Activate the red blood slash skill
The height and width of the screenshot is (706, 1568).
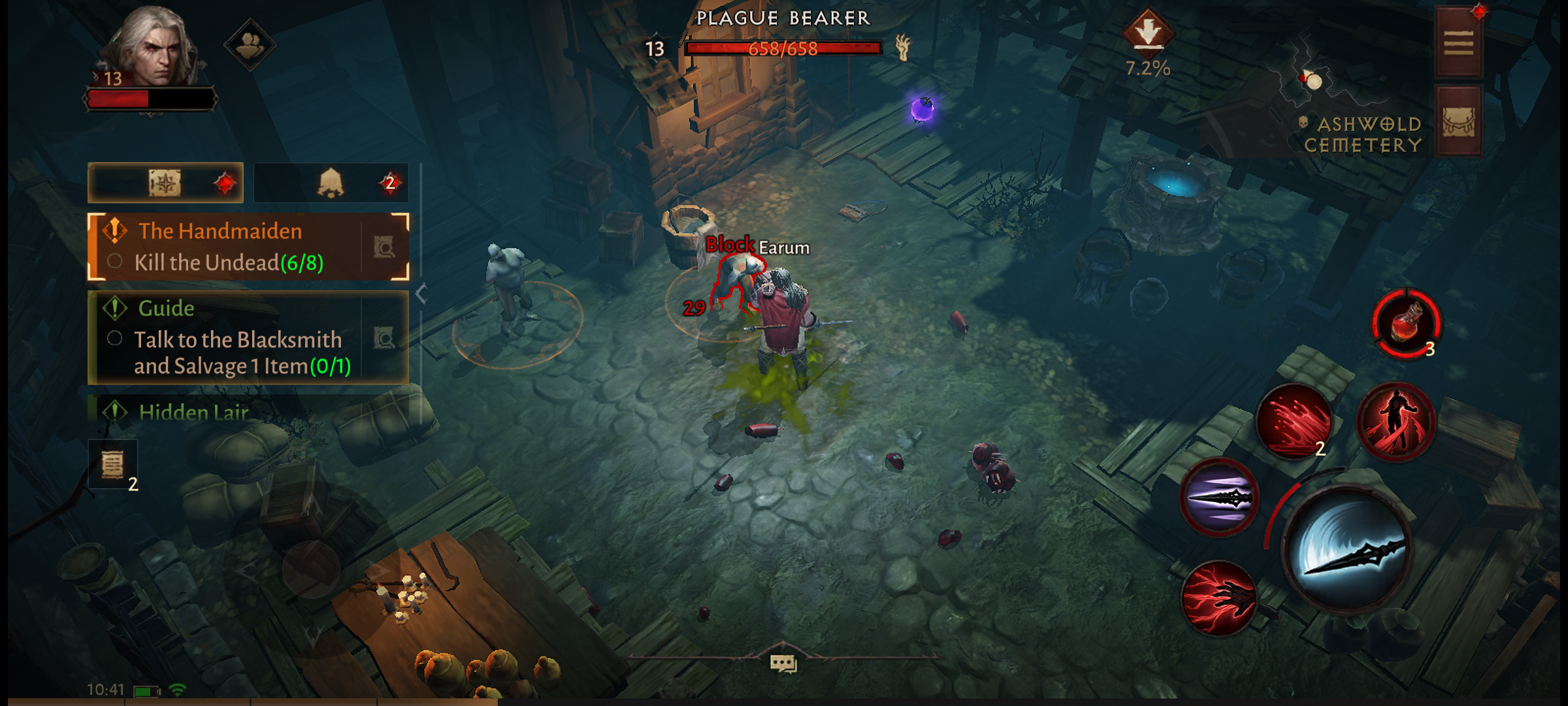[1294, 422]
